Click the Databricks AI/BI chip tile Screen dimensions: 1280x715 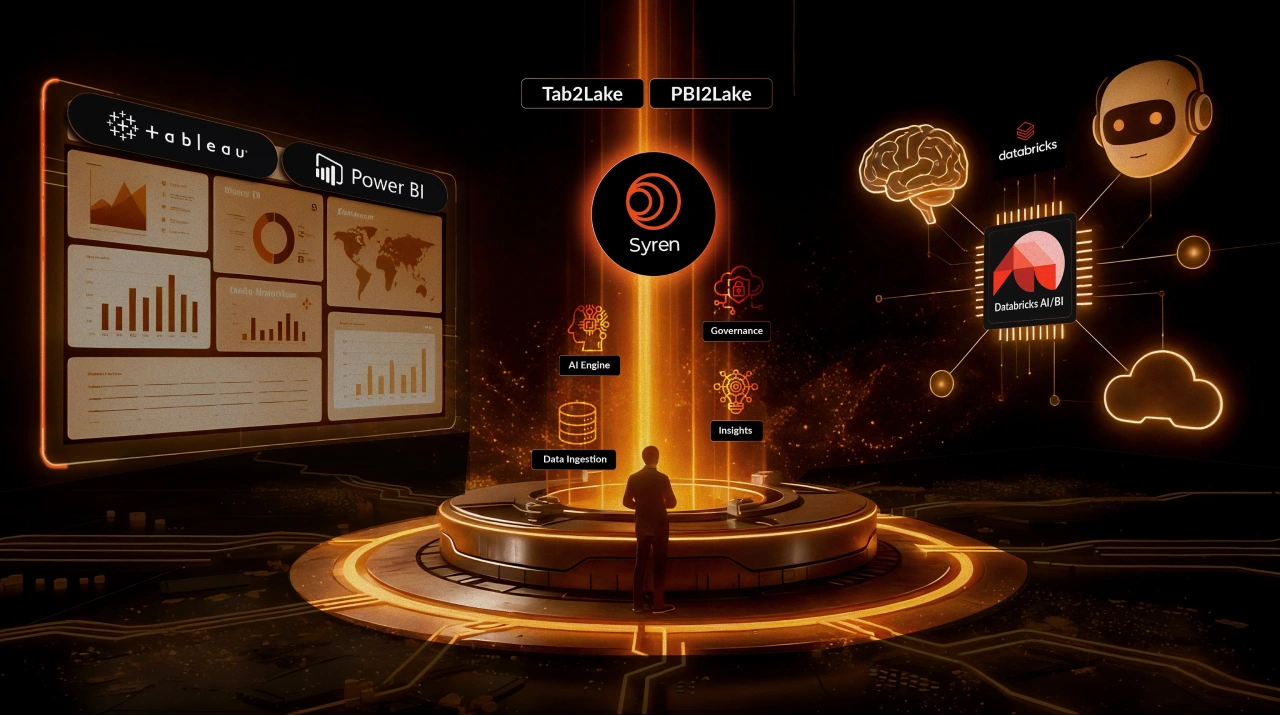coord(1030,270)
